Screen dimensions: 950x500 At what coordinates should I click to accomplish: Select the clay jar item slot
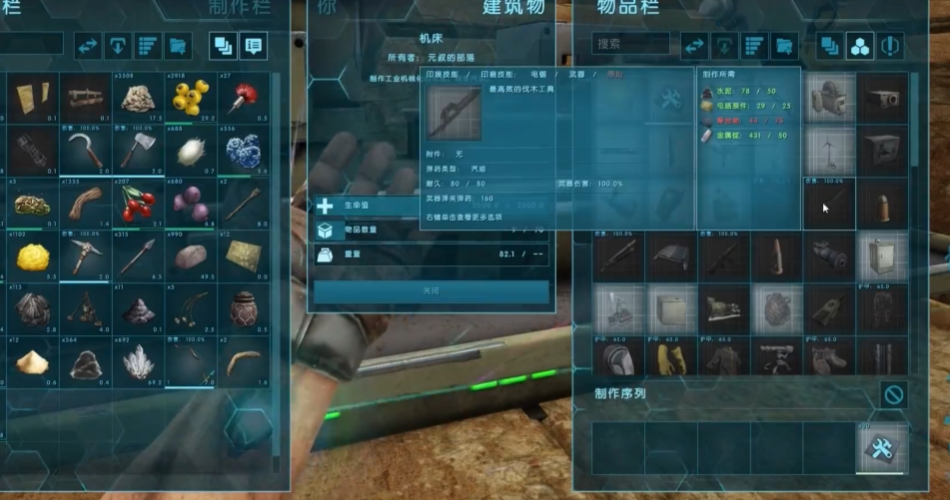pos(242,310)
